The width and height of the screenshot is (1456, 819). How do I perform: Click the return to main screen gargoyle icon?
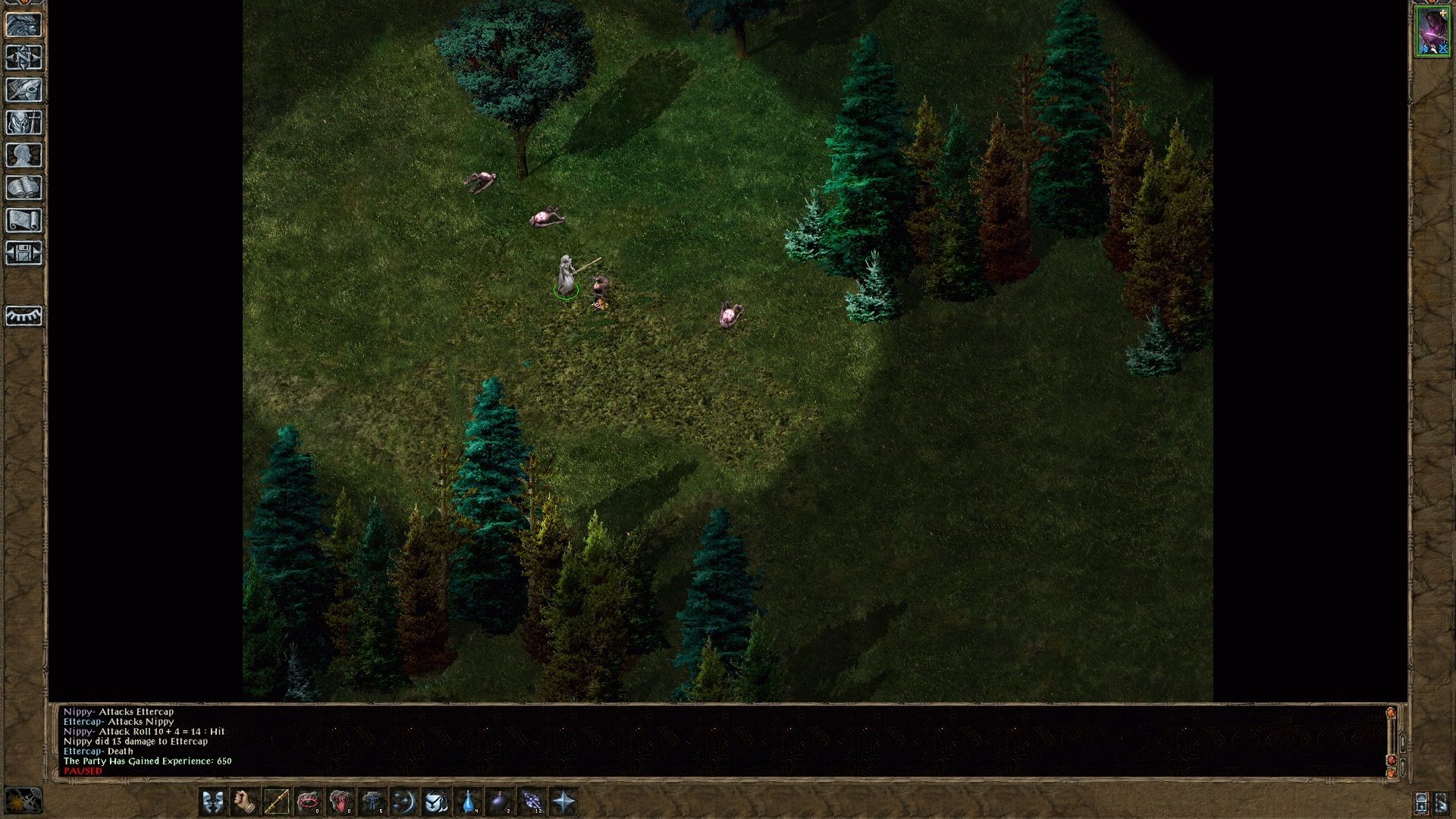[x=24, y=25]
